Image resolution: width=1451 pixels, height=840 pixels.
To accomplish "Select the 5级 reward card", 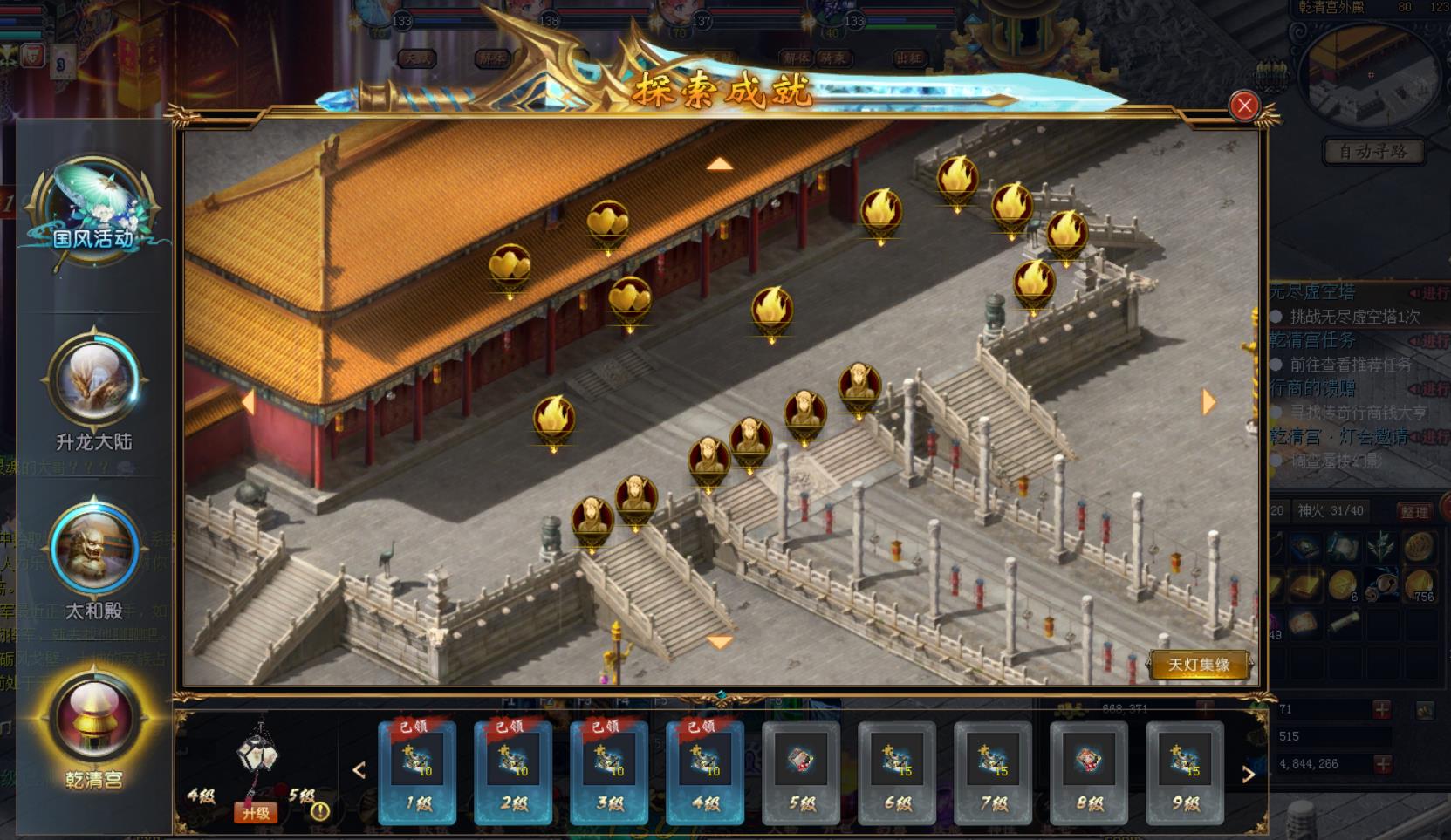I will point(801,772).
